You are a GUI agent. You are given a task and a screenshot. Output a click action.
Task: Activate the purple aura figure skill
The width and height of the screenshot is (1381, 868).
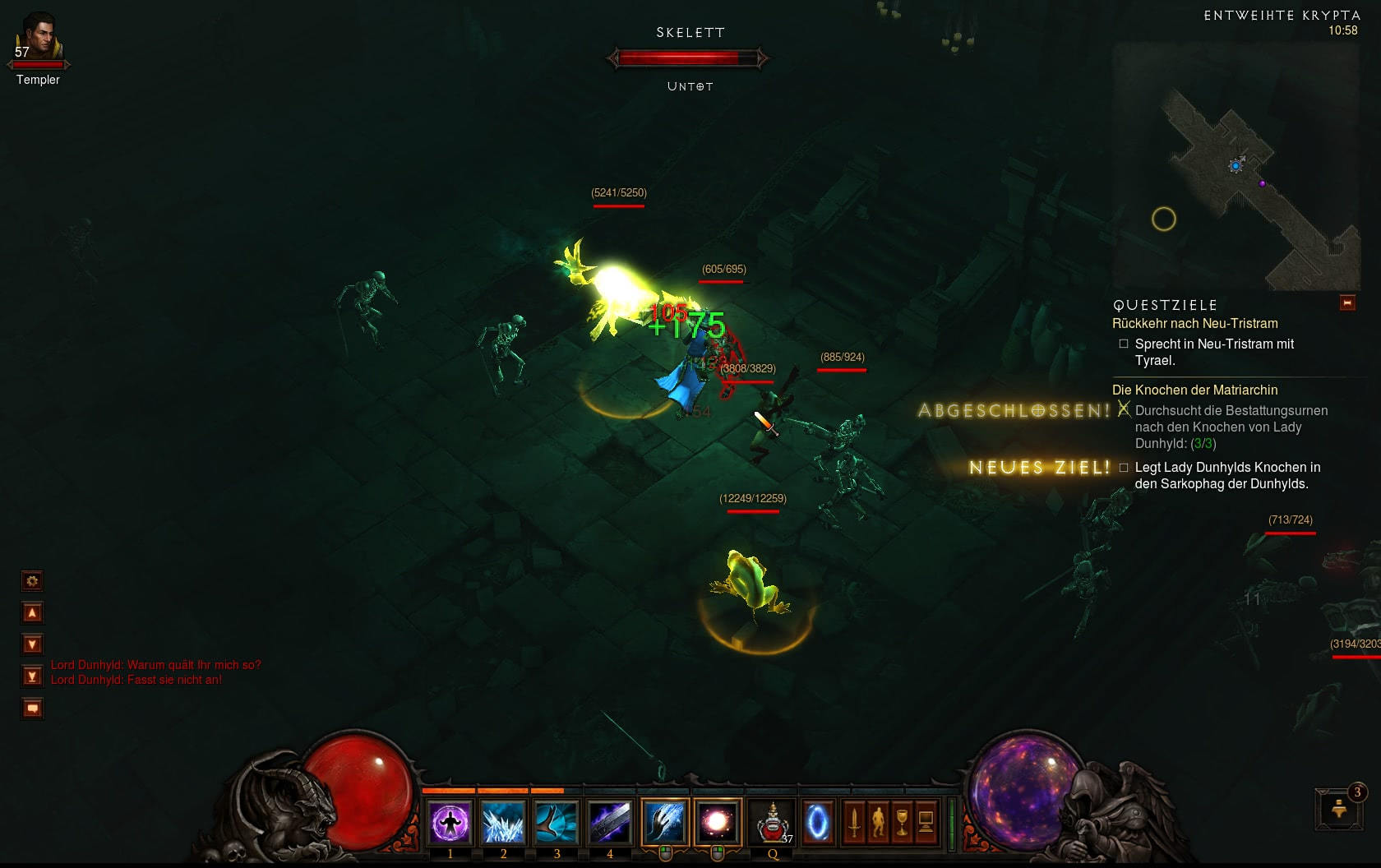coord(450,822)
